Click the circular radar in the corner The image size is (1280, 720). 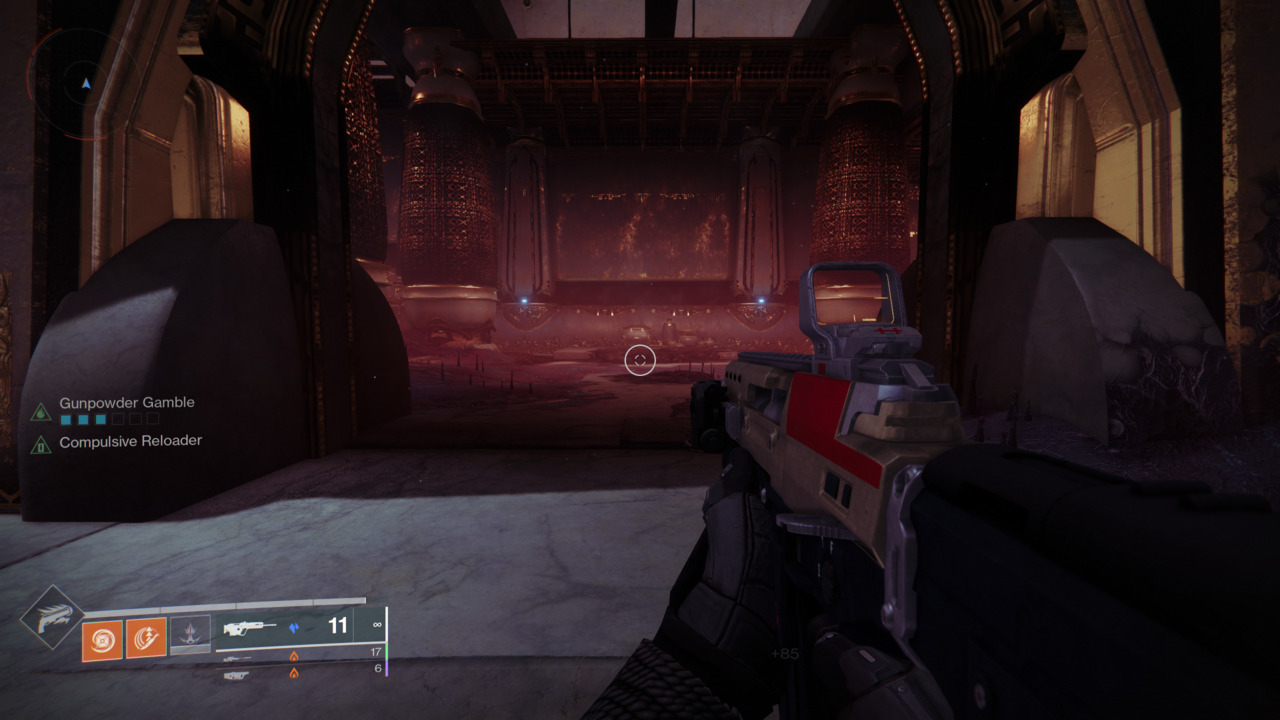[x=85, y=82]
